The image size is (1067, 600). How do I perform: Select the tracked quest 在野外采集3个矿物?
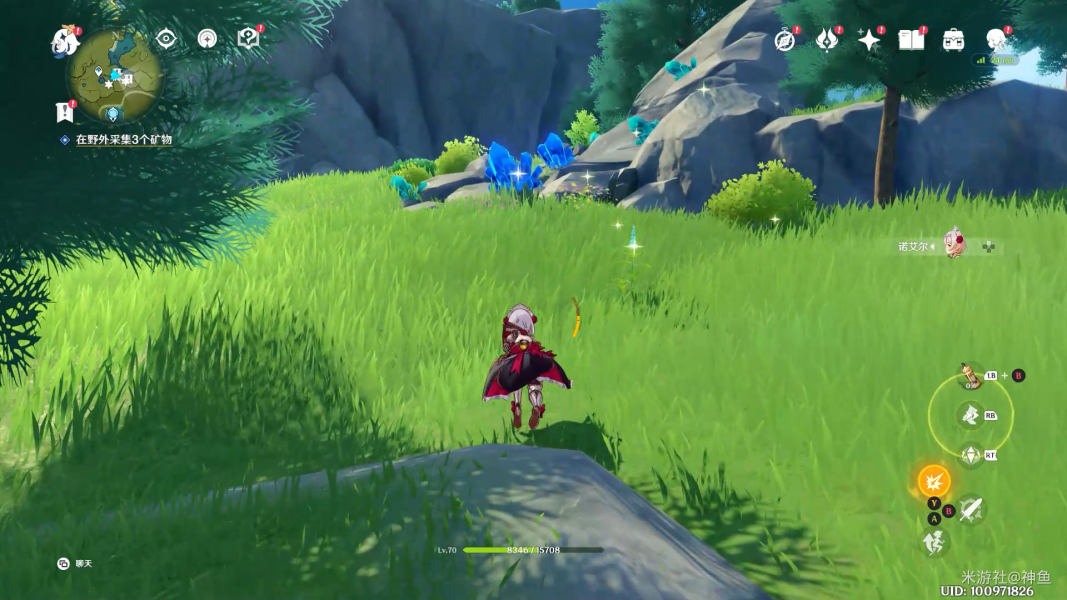point(124,140)
